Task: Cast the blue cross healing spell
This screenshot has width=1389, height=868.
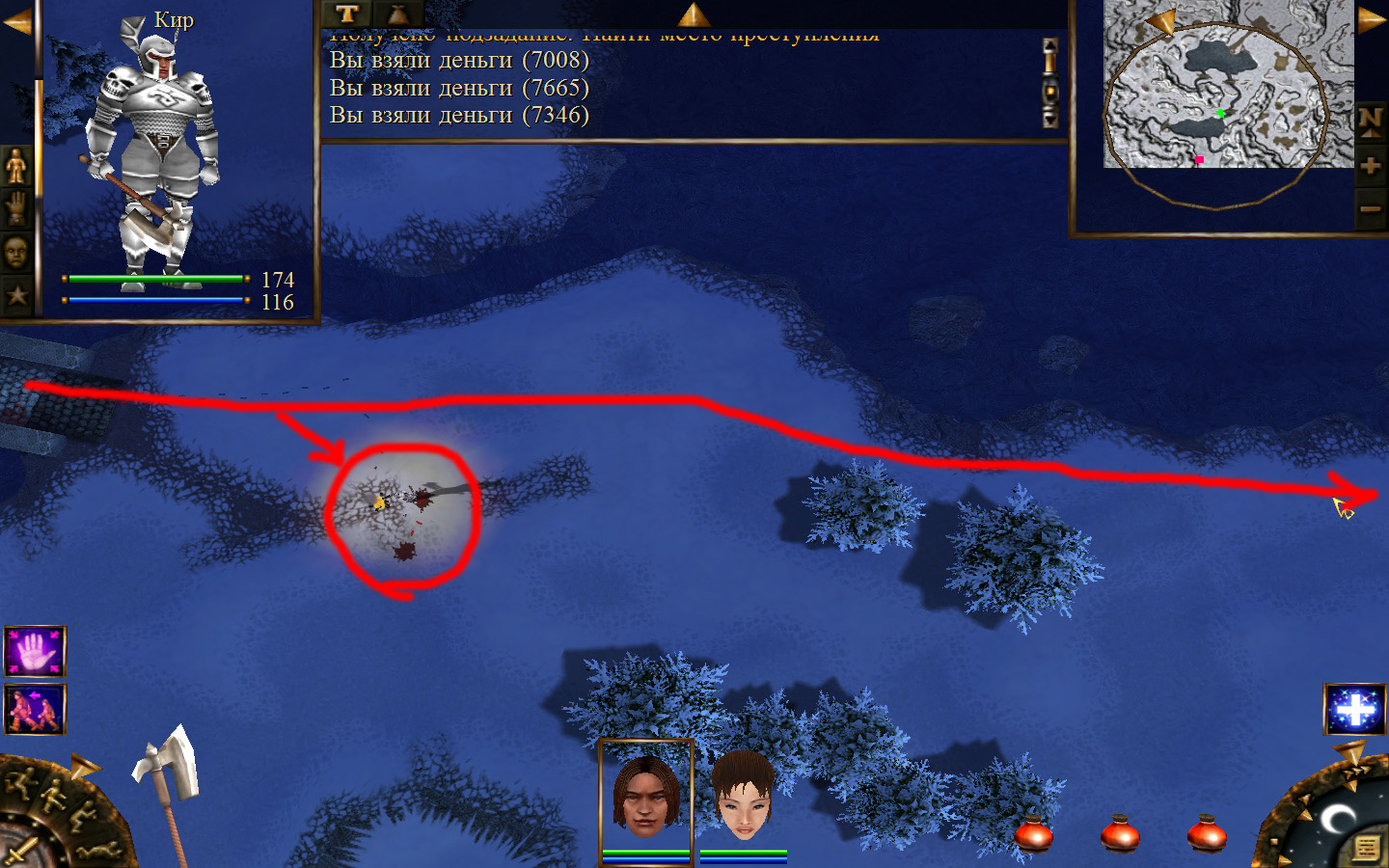Action: coord(1355,709)
